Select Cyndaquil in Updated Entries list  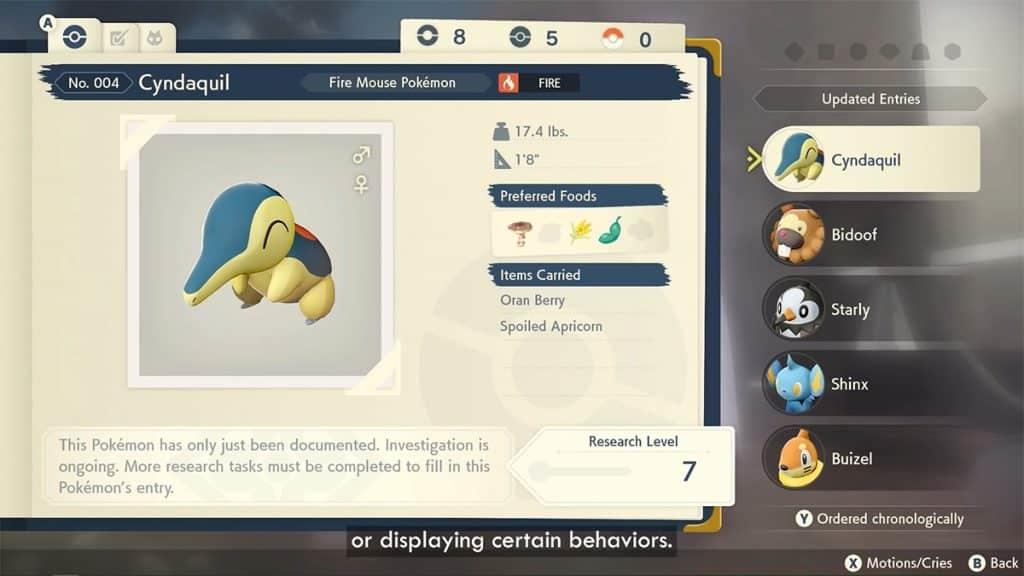[866, 160]
